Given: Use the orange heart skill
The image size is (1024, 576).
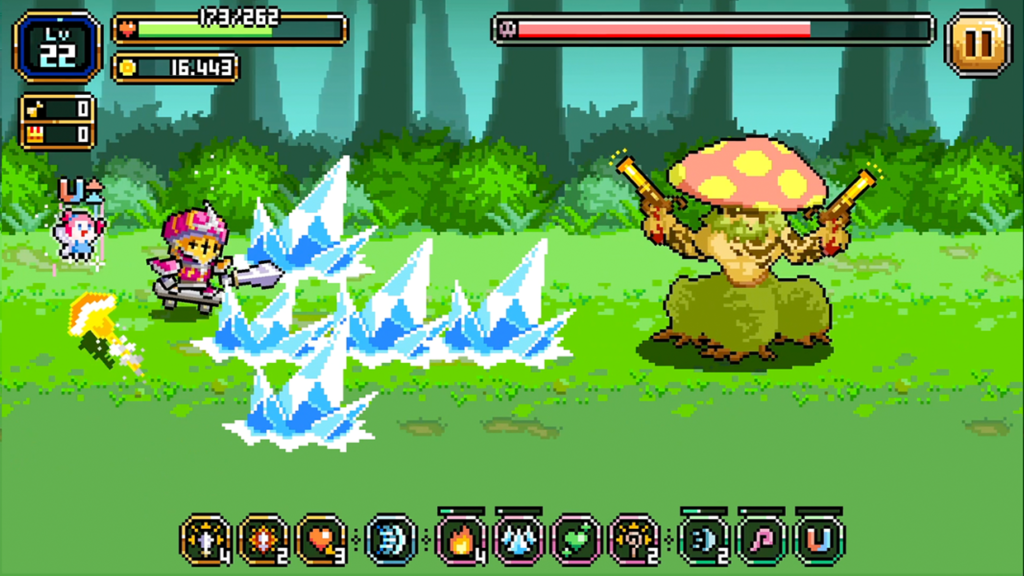Looking at the screenshot, I should click(321, 540).
